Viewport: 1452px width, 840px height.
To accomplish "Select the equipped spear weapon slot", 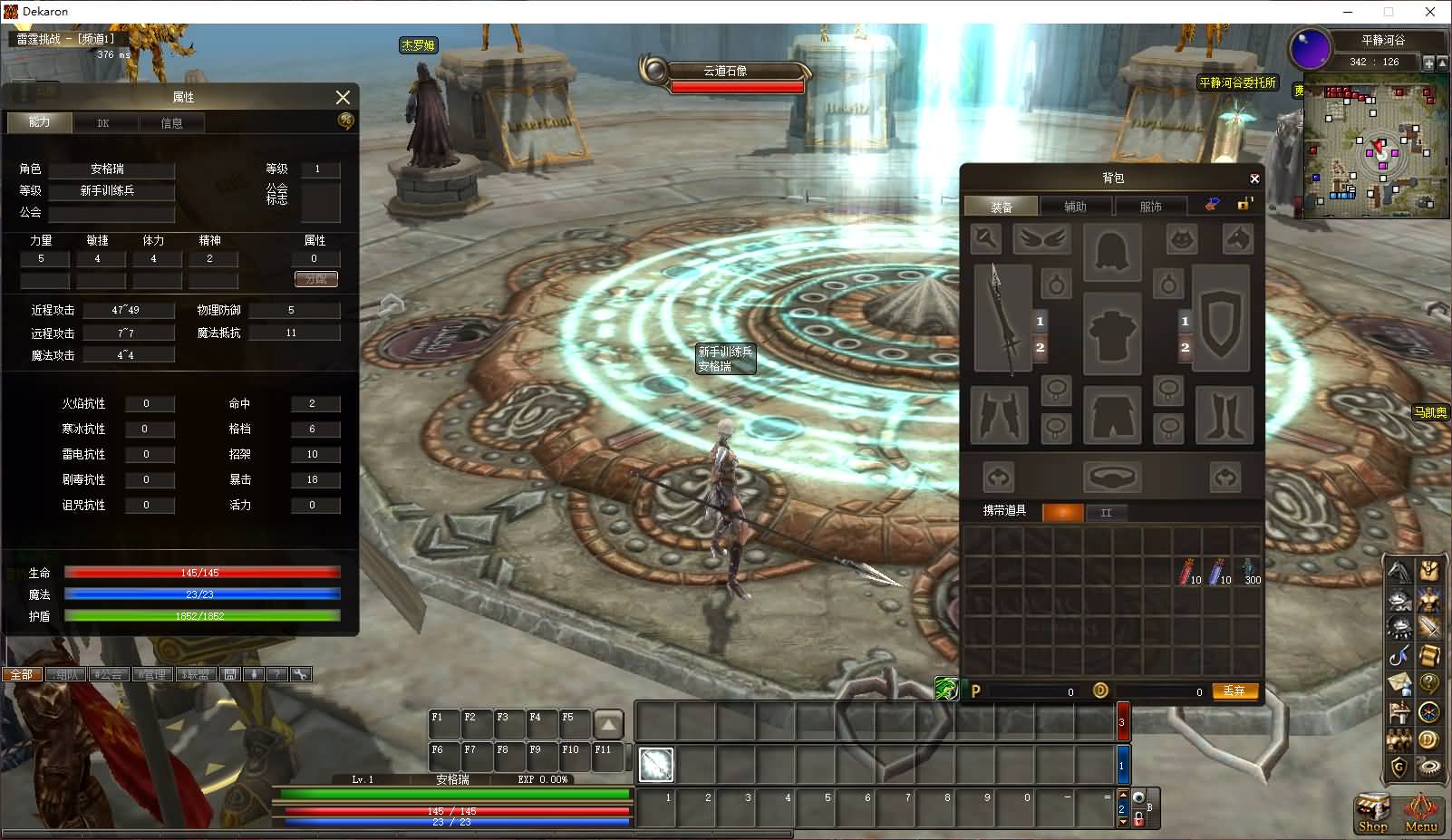I will click(1002, 319).
